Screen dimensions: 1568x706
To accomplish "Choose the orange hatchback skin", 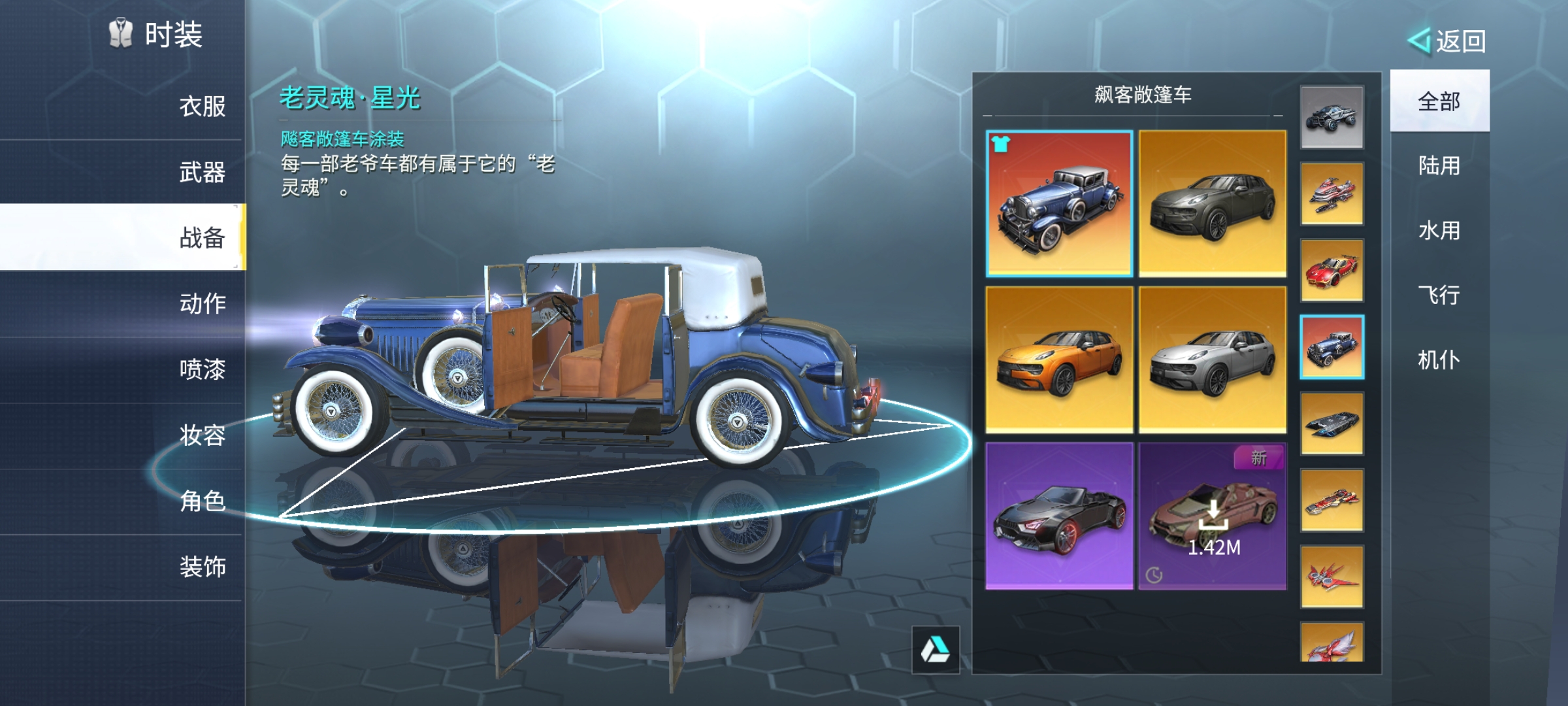I will point(1059,360).
